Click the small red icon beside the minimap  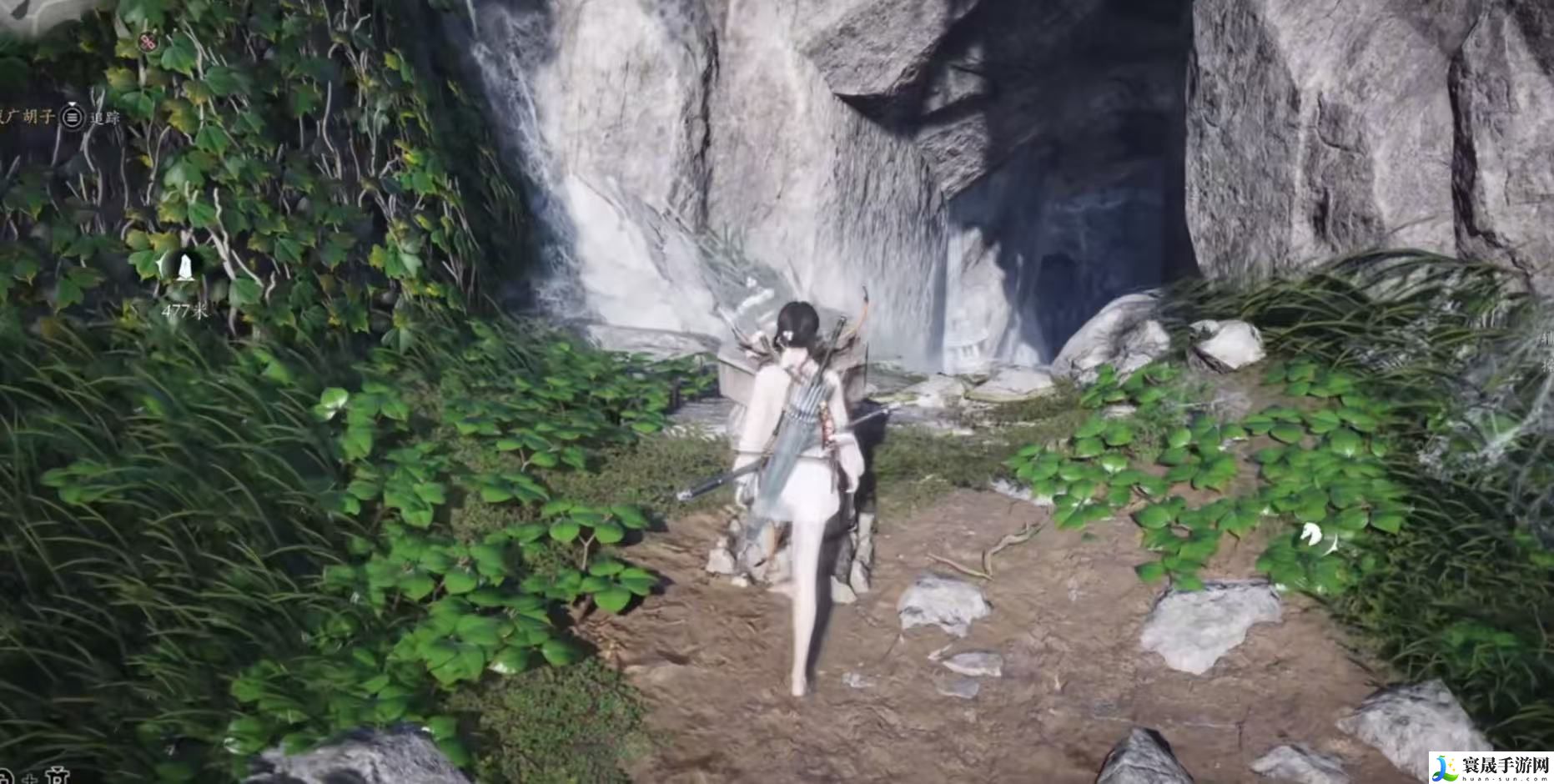[x=149, y=42]
